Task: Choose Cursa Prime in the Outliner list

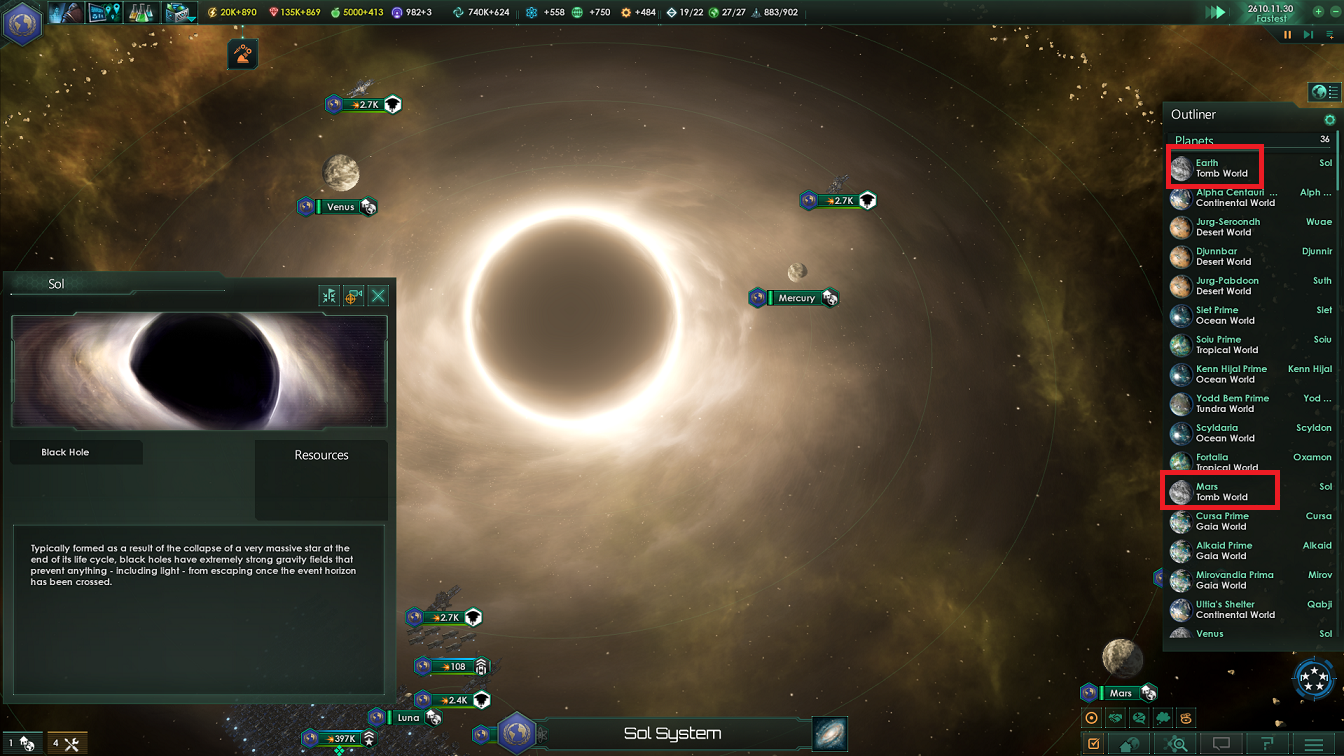Action: click(x=1222, y=521)
